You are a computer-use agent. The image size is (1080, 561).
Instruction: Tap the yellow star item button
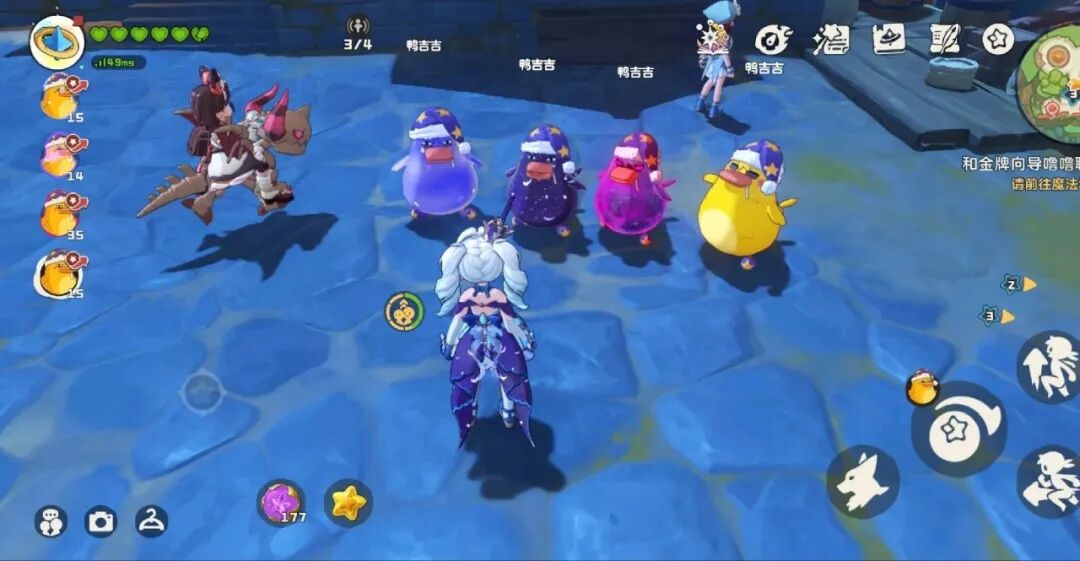coord(348,503)
